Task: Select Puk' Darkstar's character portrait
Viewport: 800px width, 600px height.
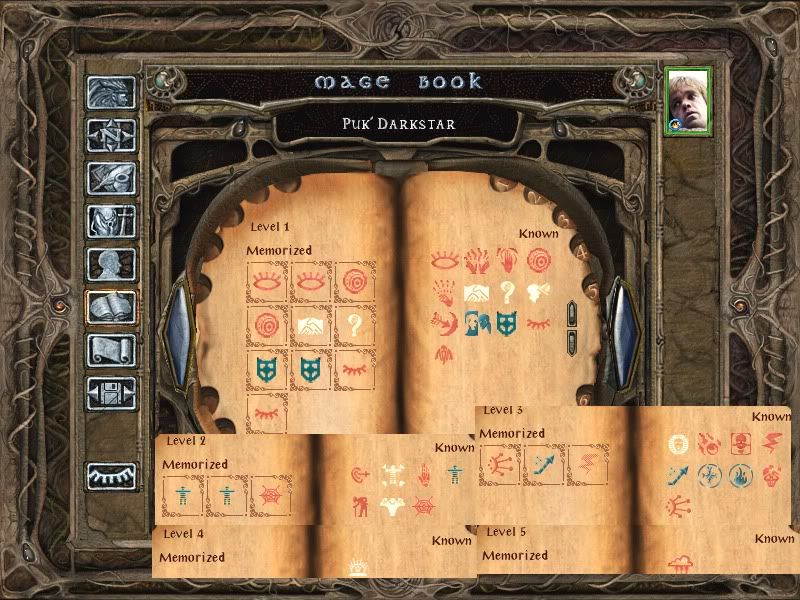Action: (x=689, y=101)
